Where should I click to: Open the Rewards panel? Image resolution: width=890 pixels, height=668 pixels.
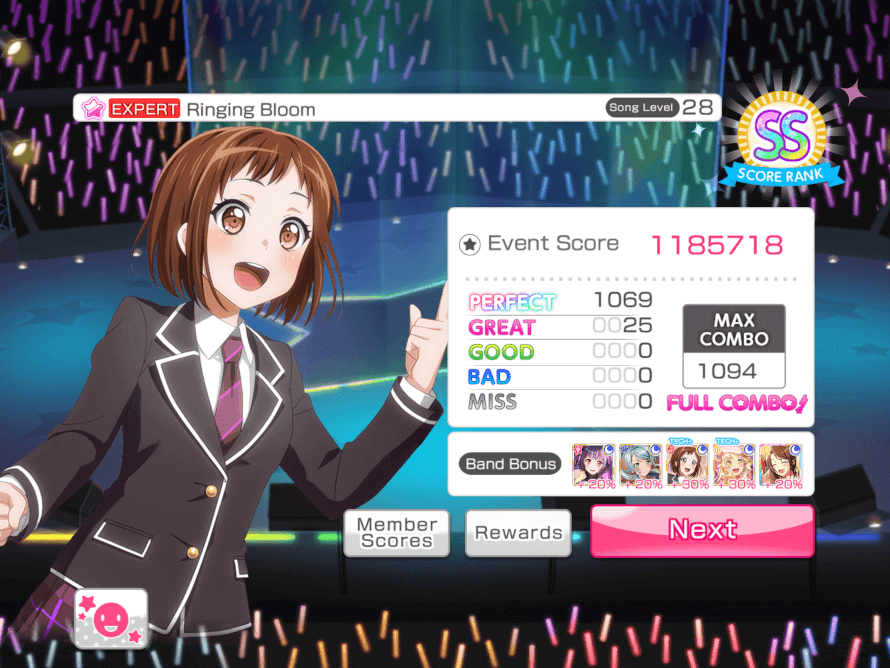[518, 533]
